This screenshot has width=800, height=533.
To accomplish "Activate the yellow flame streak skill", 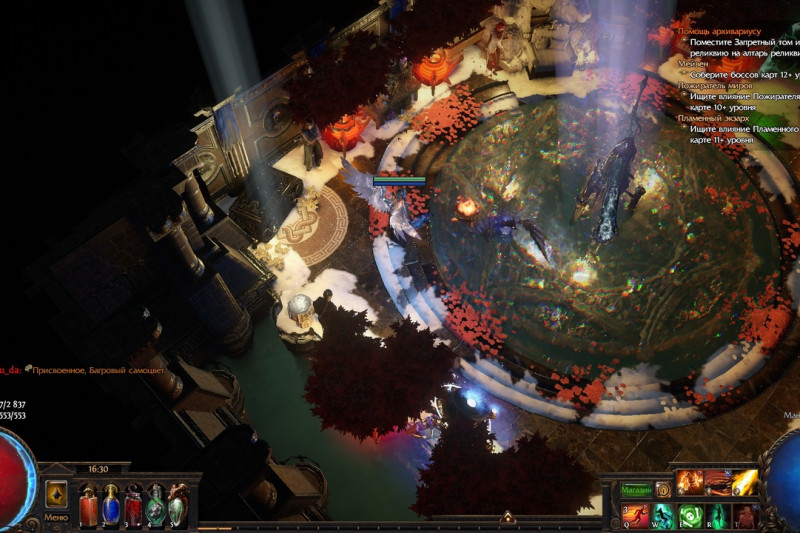I will (744, 484).
